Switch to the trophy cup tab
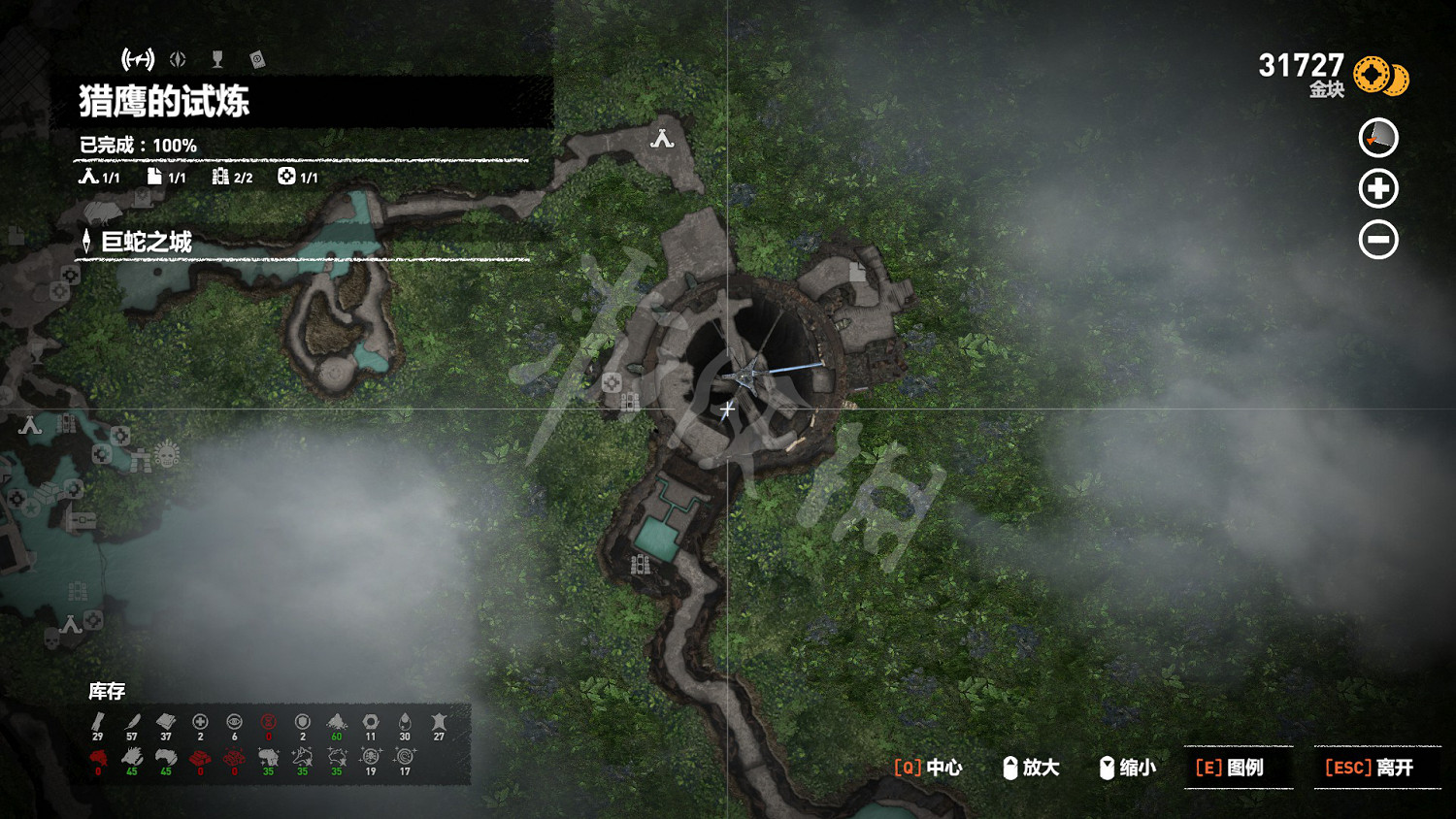Screen dimensions: 1456x819 pyautogui.click(x=217, y=60)
